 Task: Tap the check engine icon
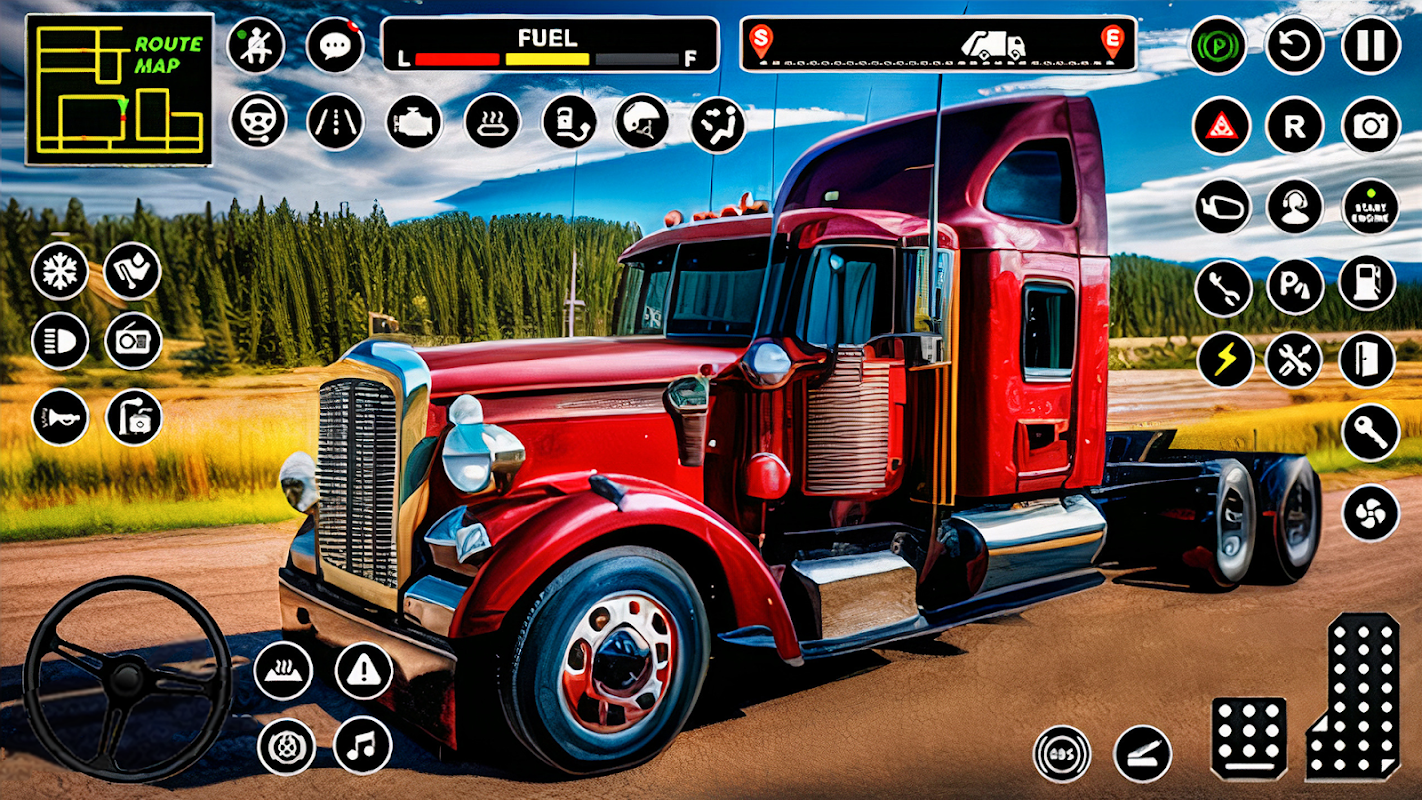[x=414, y=122]
